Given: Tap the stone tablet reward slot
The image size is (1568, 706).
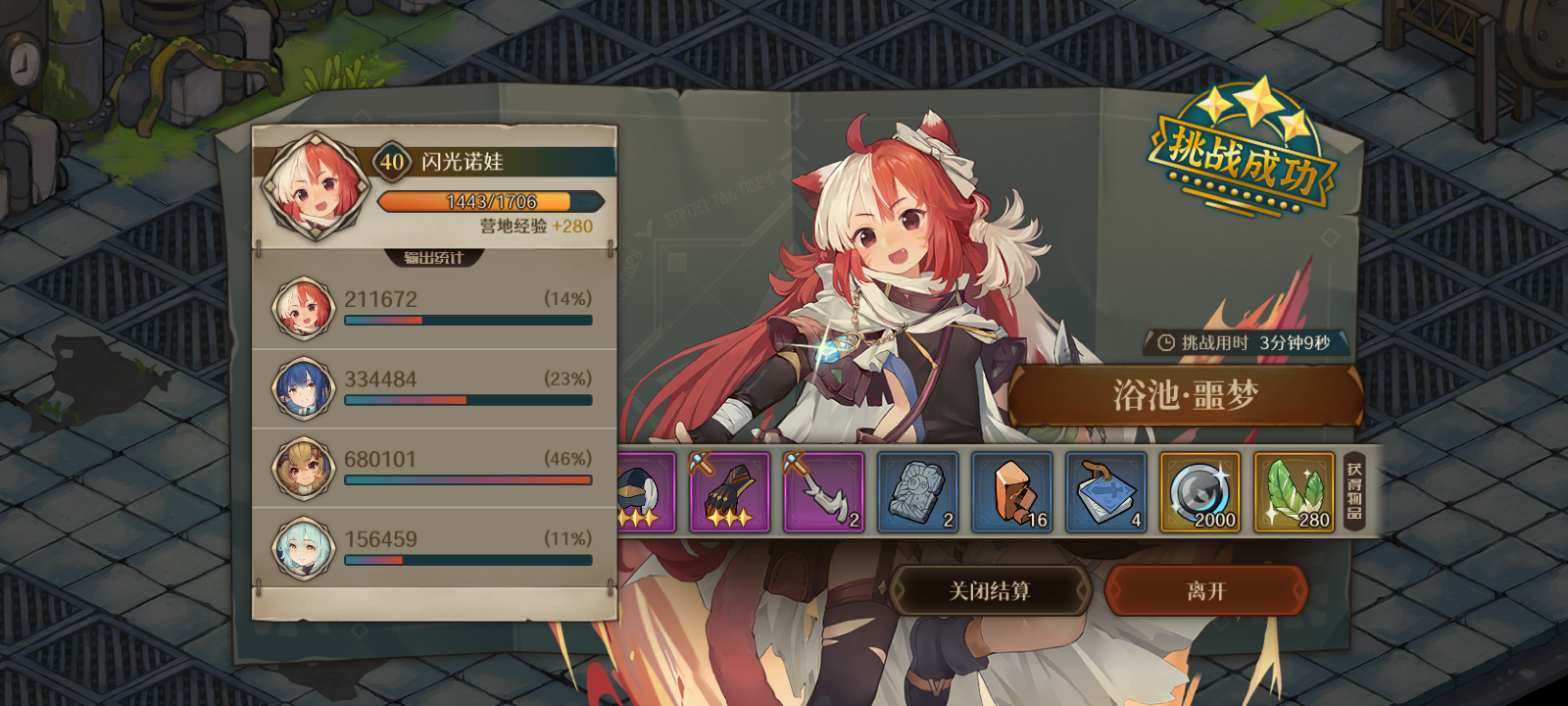Looking at the screenshot, I should click(x=917, y=492).
